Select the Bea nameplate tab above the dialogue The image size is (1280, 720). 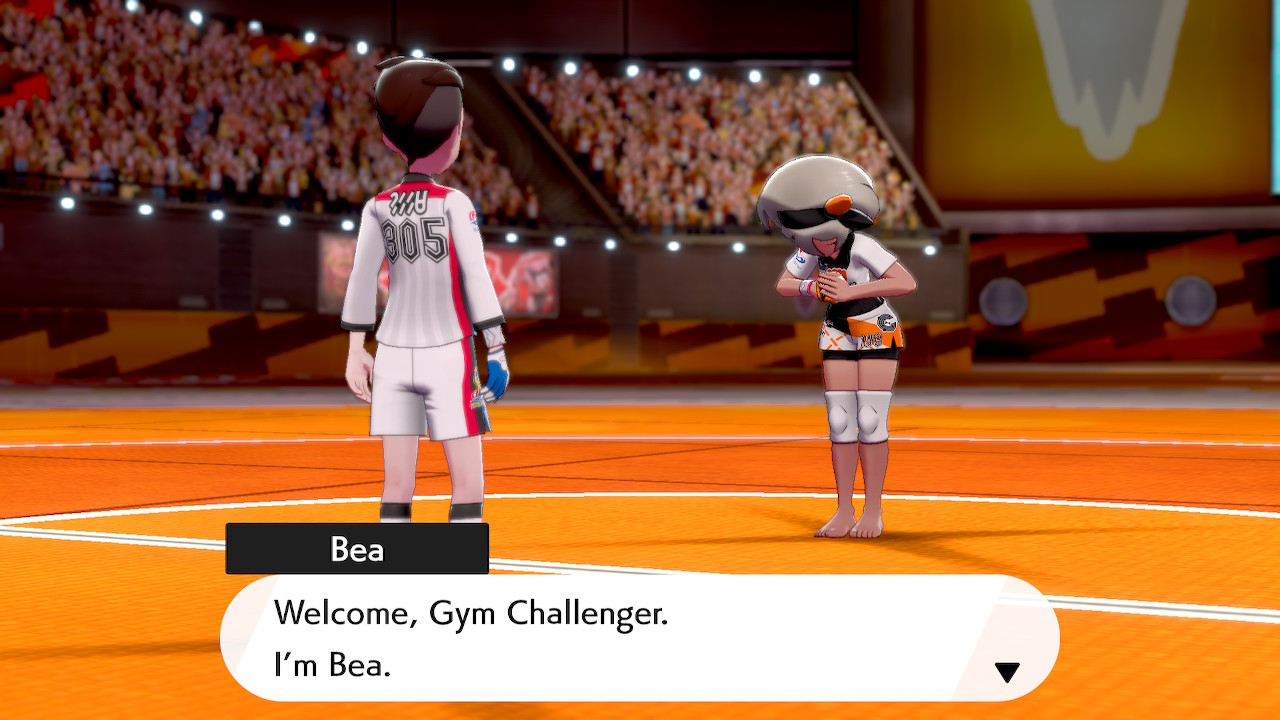[357, 548]
